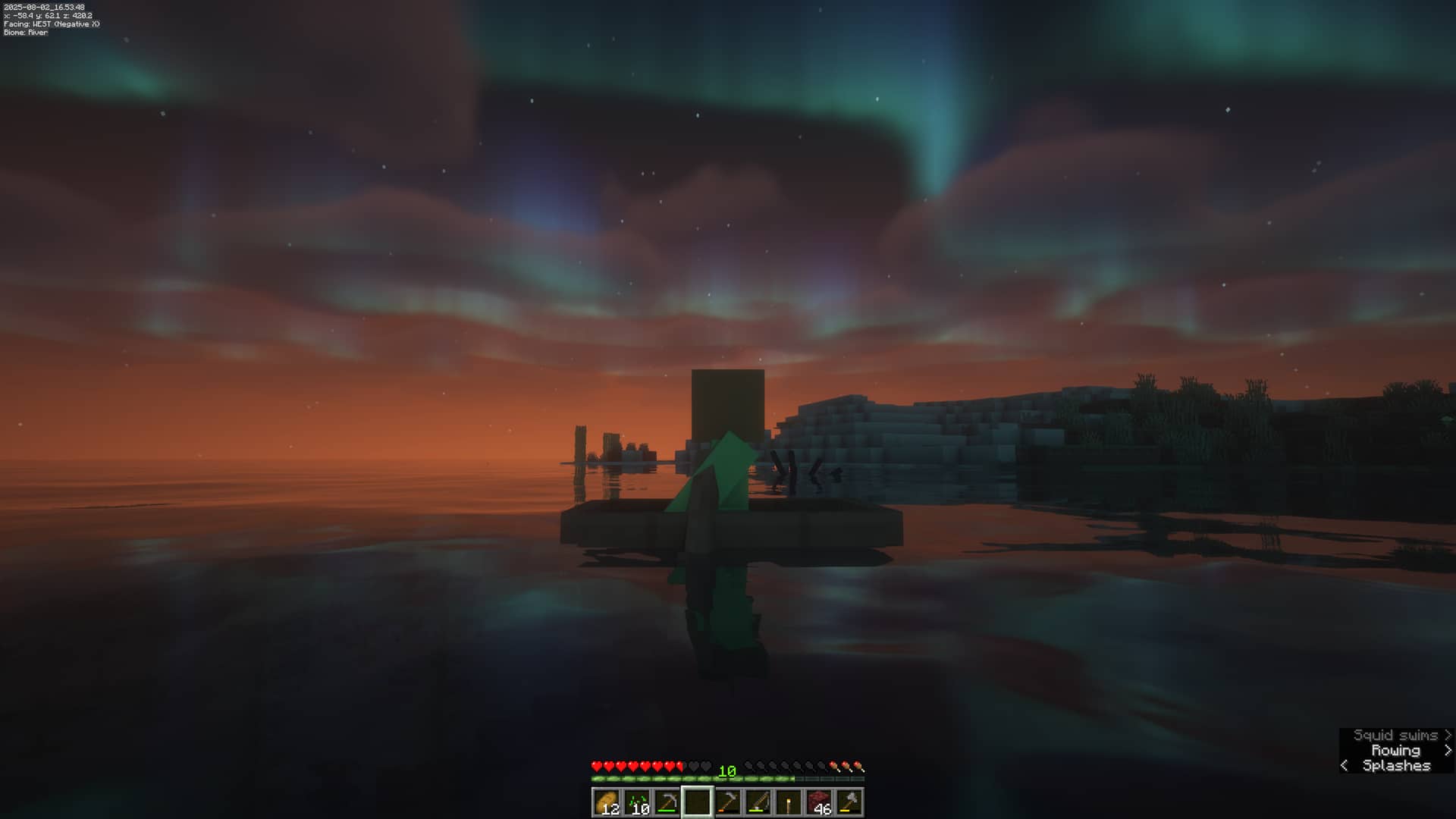Image resolution: width=1456 pixels, height=819 pixels.
Task: Choose the pickaxe with the green durability bar
Action: pos(667,802)
